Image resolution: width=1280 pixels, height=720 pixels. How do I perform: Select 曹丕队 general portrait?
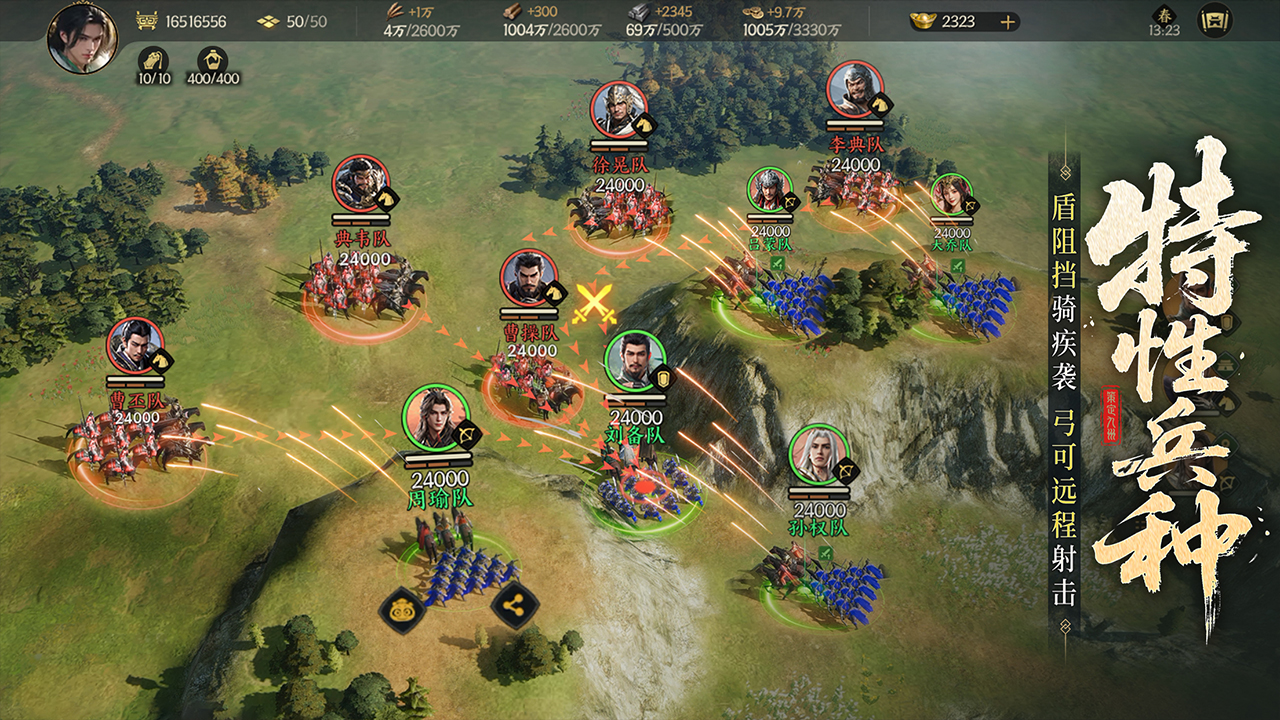(136, 346)
